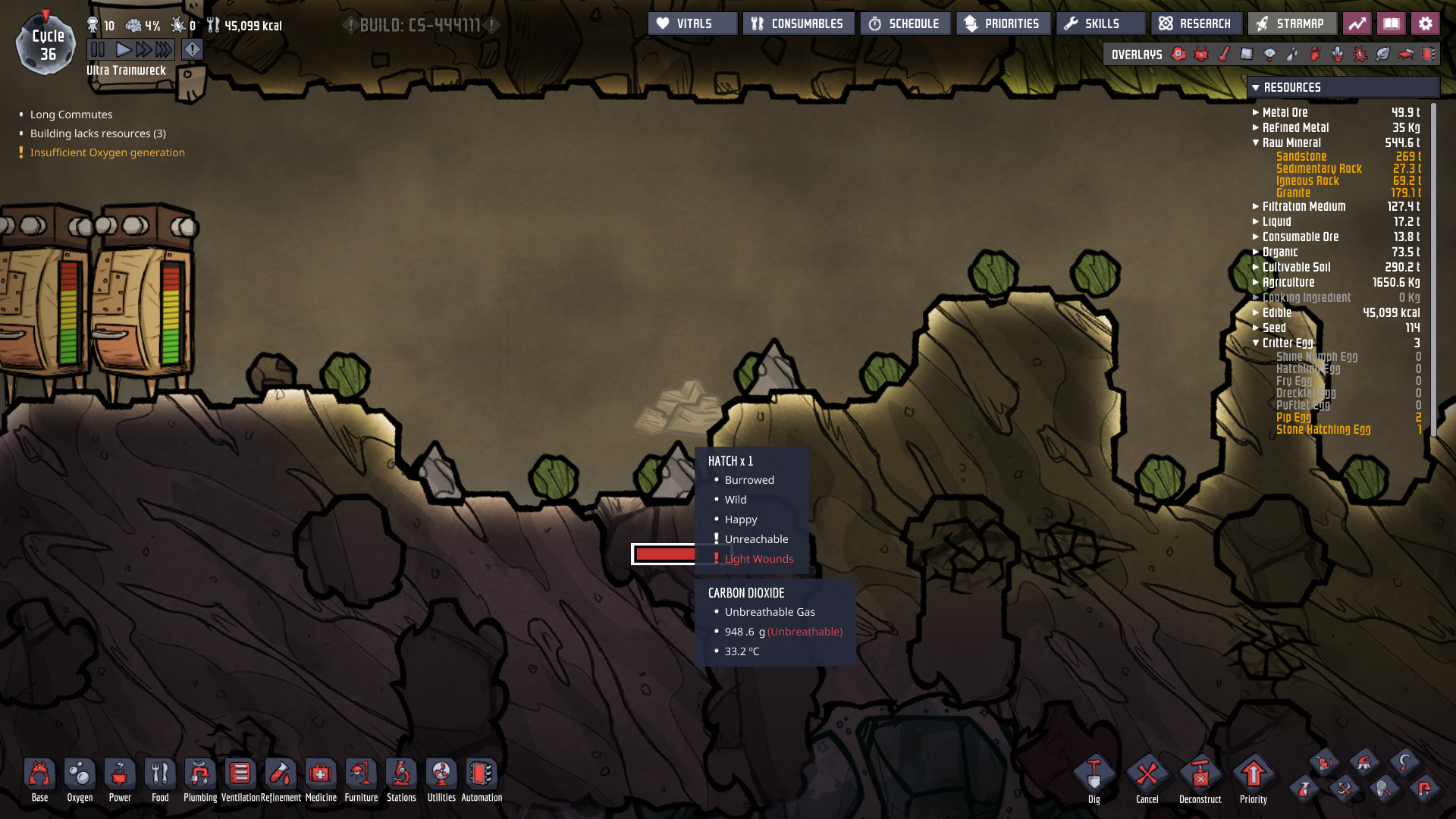This screenshot has width=1456, height=819.
Task: Select the Mop tool
Action: [x=1366, y=764]
